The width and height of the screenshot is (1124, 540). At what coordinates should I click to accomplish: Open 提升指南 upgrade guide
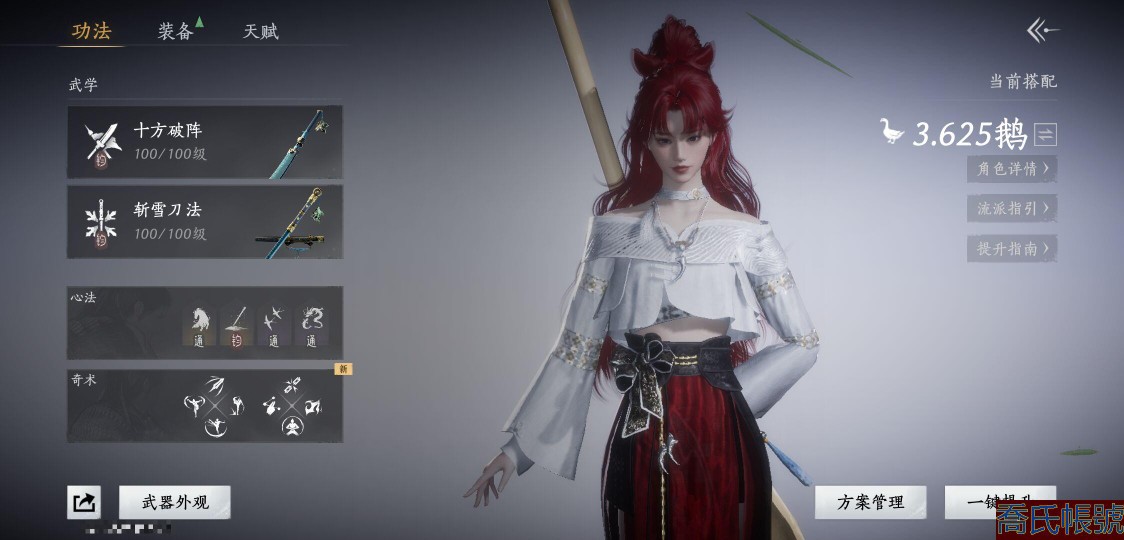[x=1011, y=249]
